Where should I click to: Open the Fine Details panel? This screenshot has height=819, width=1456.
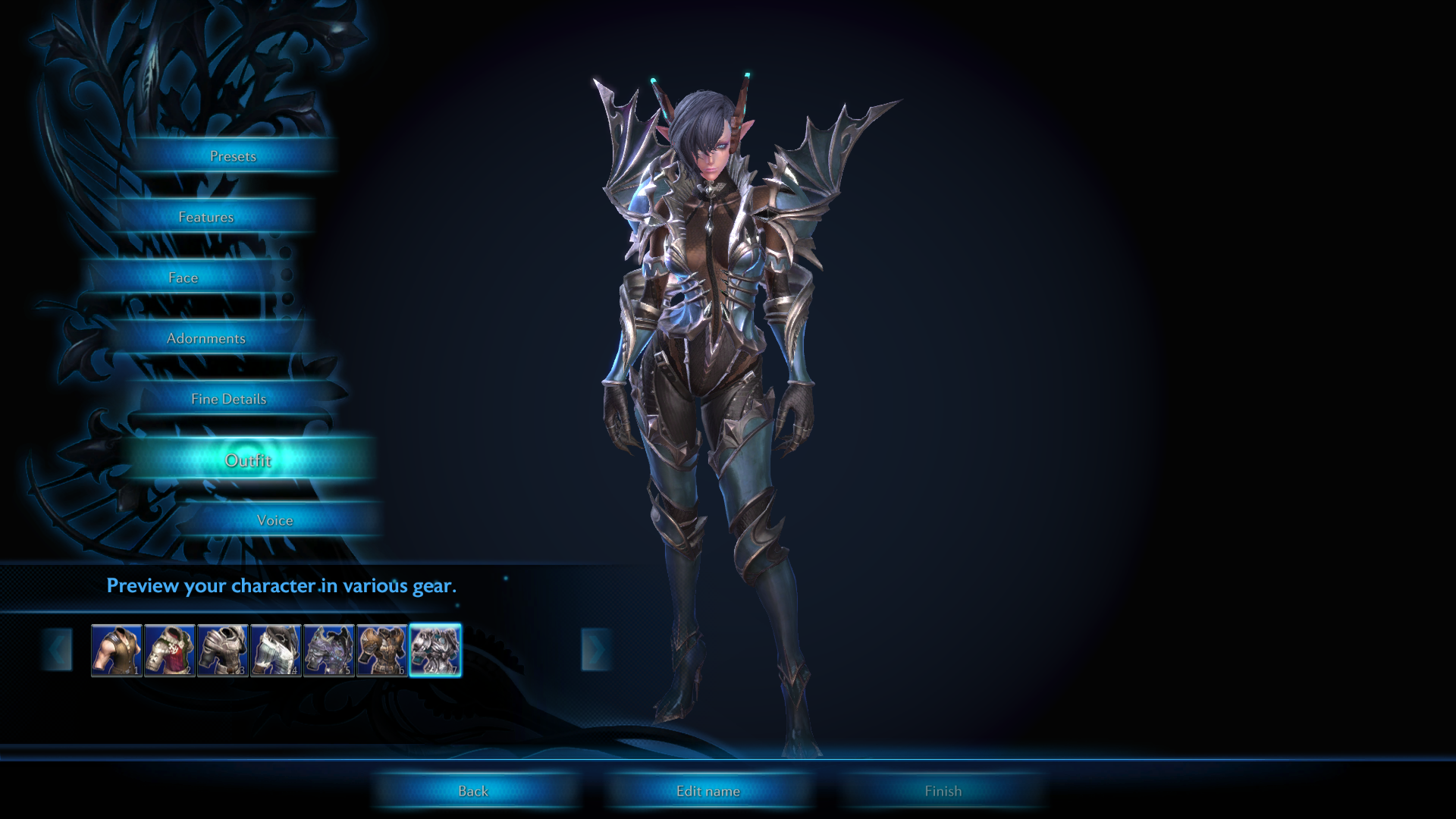click(230, 398)
